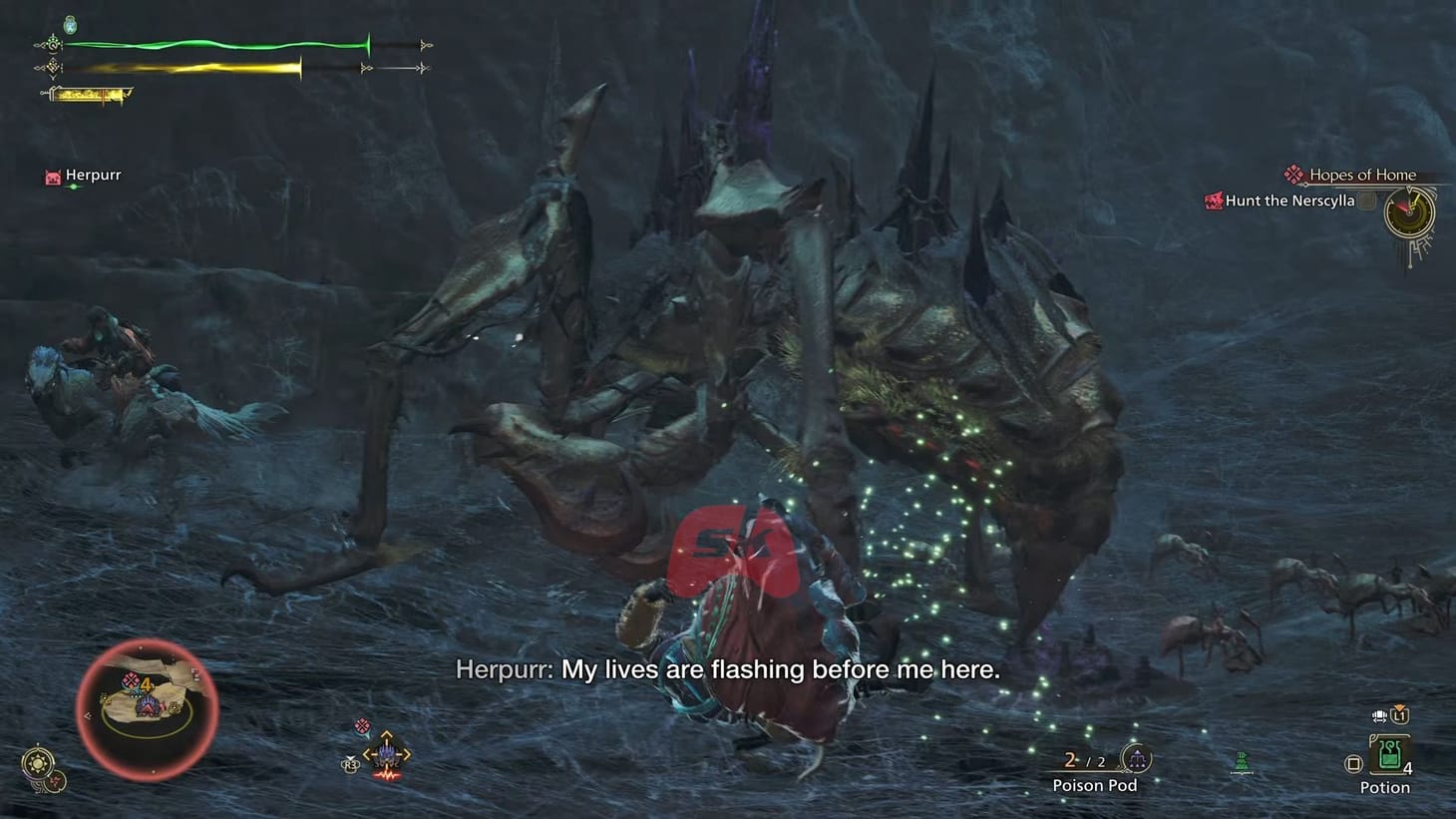Click the Herpurr name label
The height and width of the screenshot is (819, 1456).
(93, 175)
